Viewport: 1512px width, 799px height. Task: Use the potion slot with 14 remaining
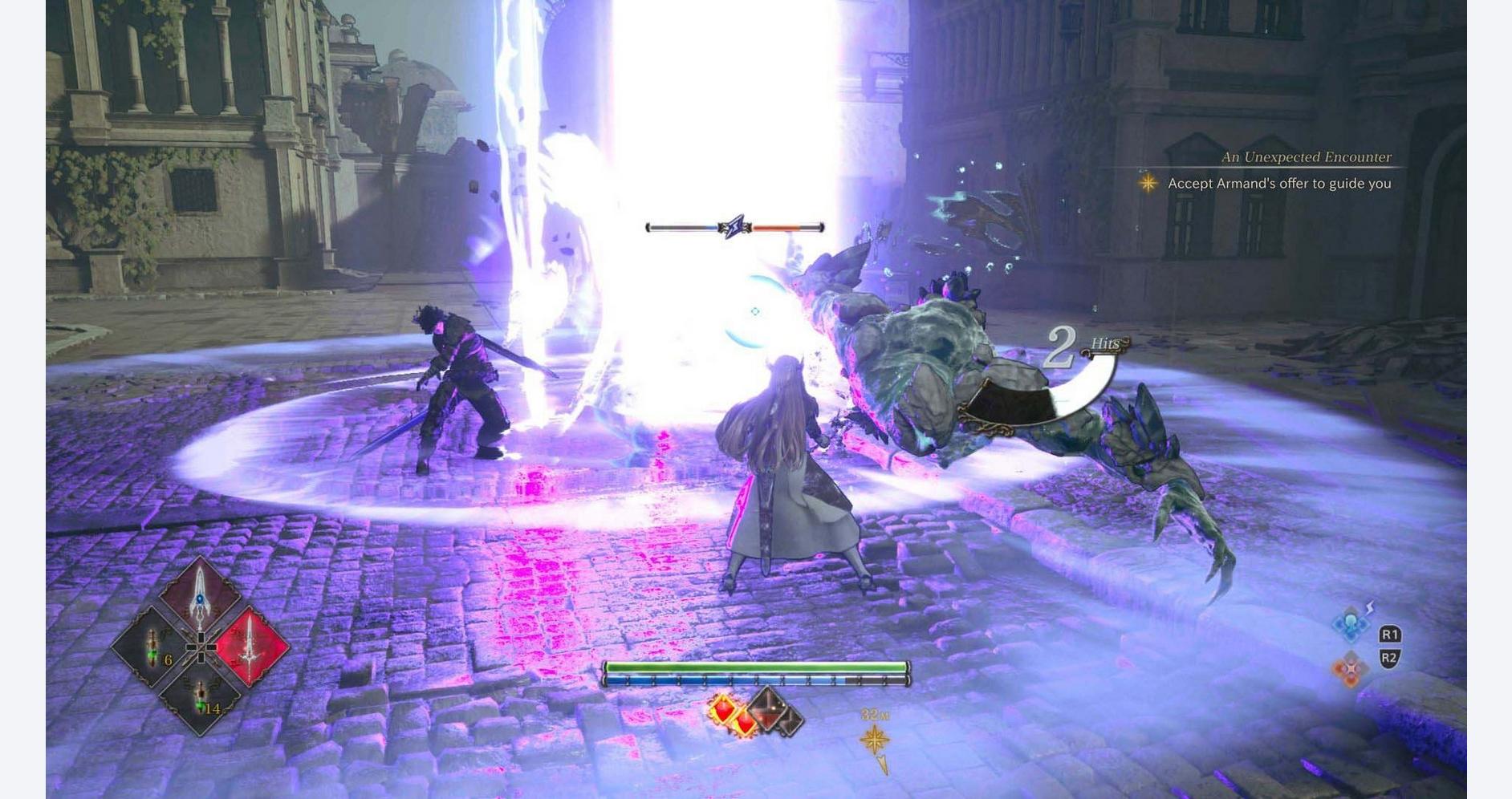200,696
